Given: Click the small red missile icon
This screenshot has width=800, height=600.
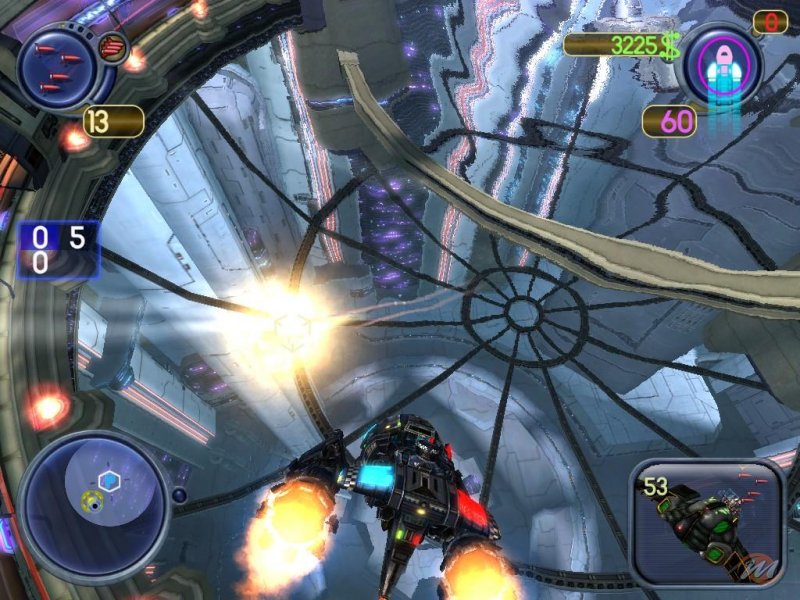Looking at the screenshot, I should [x=113, y=46].
